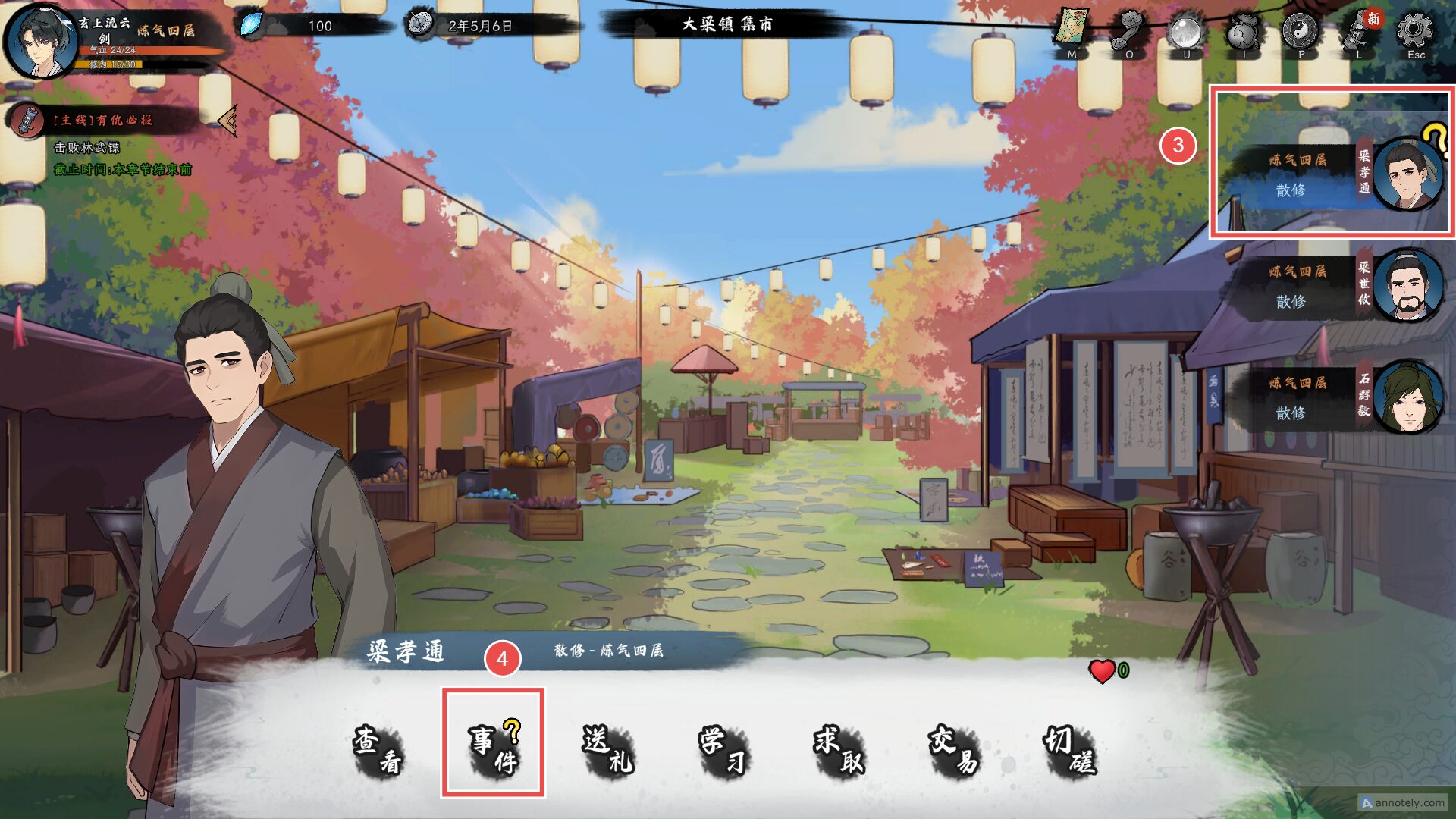
Task: Open the 事件 (event) option
Action: 493,751
